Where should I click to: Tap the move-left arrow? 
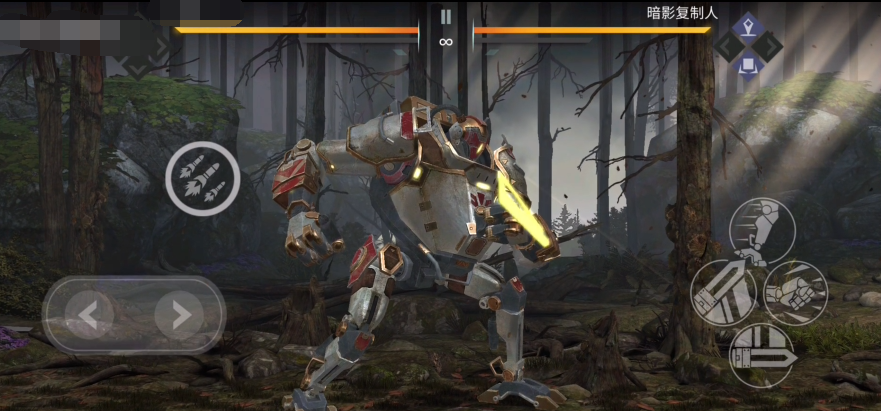tap(89, 316)
